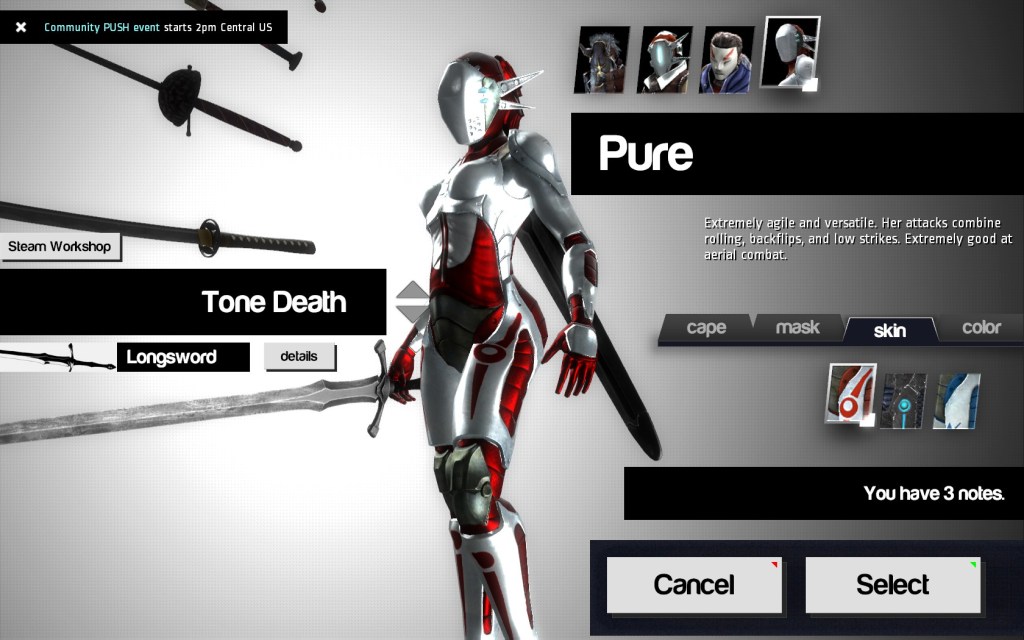Click the up arrow beside Tone Death
Viewport: 1024px width, 640px height.
coord(413,292)
